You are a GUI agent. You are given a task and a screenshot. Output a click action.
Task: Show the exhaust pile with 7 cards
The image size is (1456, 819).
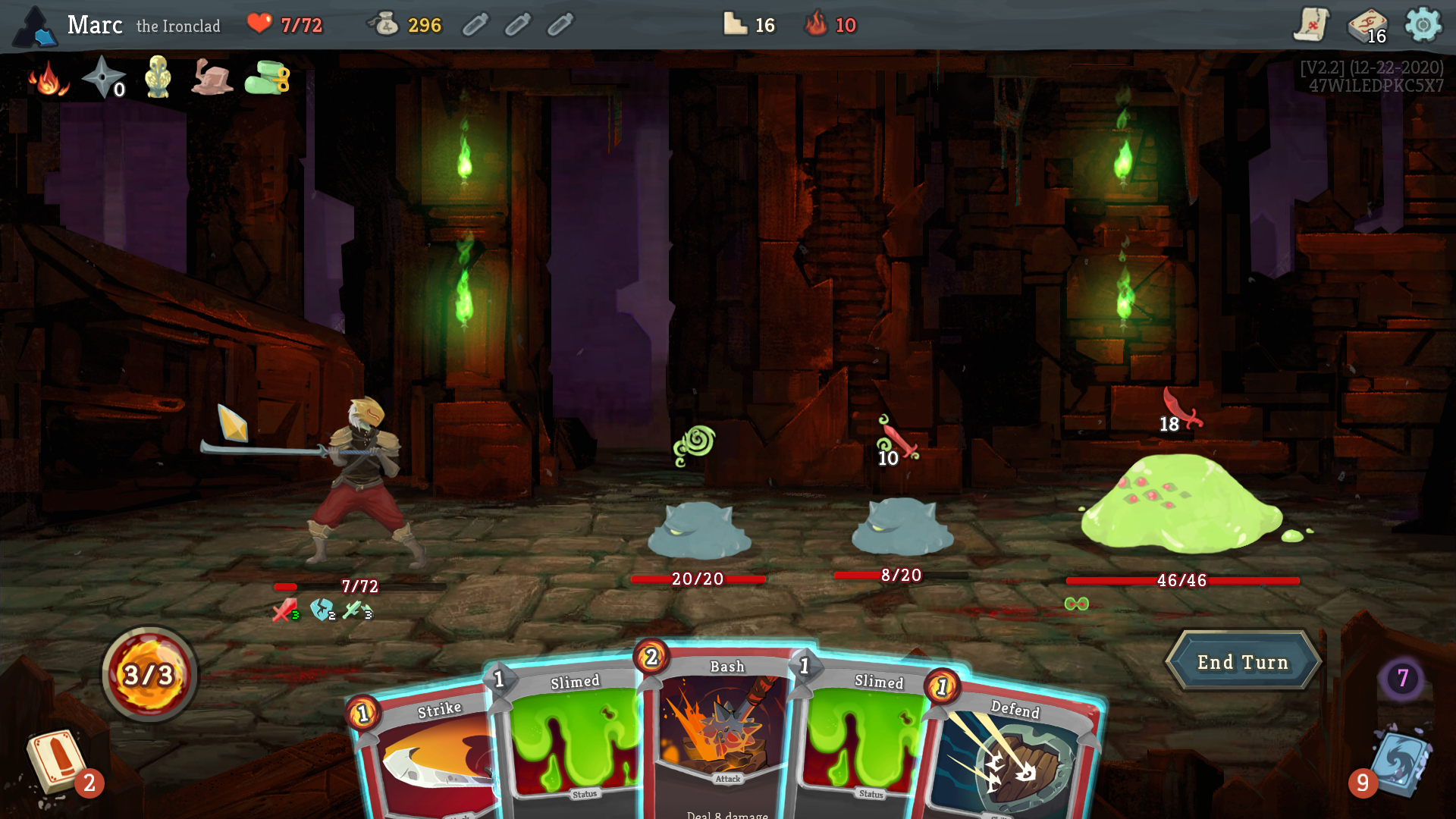pyautogui.click(x=1402, y=677)
